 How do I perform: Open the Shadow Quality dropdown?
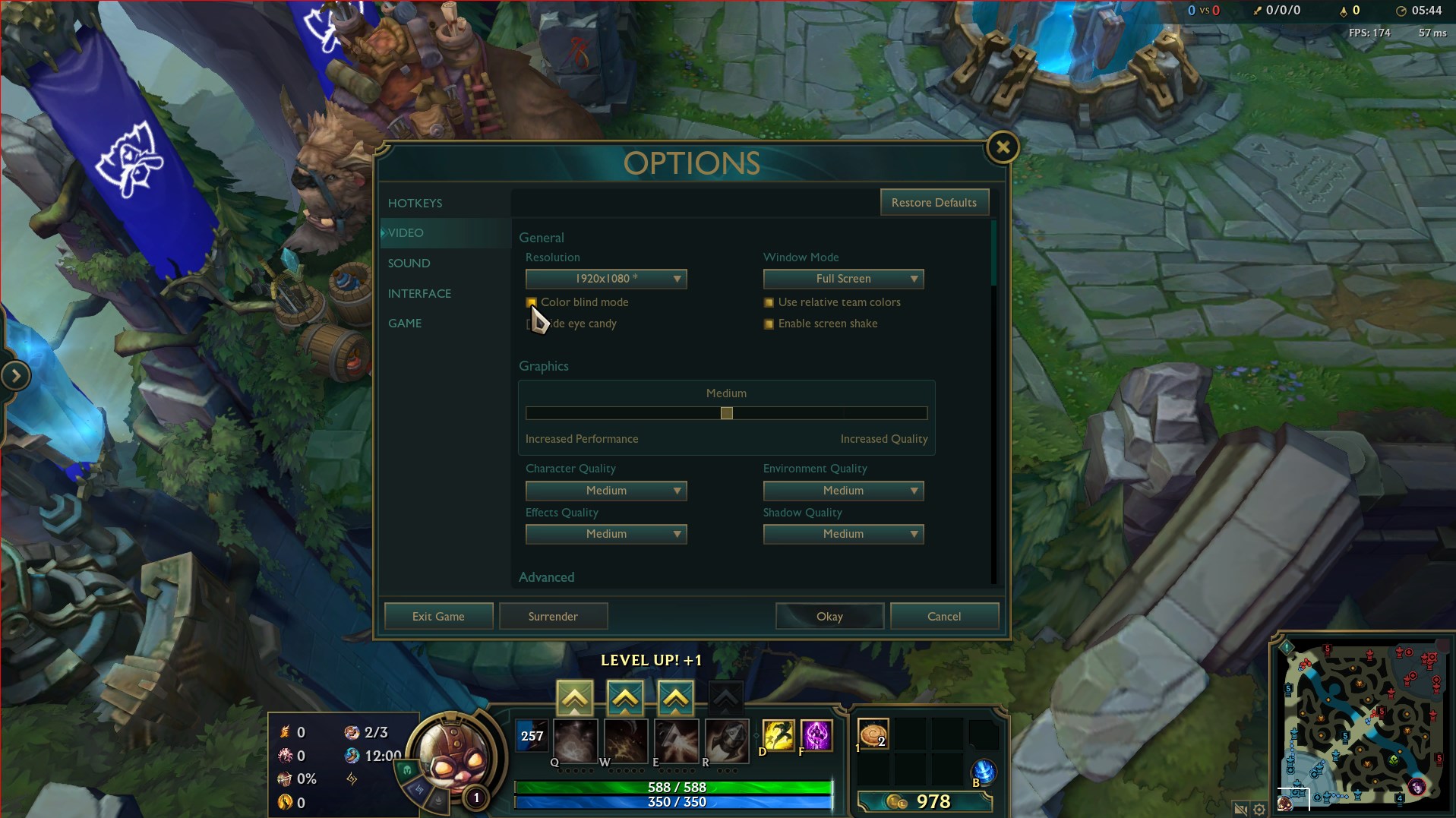click(x=842, y=534)
